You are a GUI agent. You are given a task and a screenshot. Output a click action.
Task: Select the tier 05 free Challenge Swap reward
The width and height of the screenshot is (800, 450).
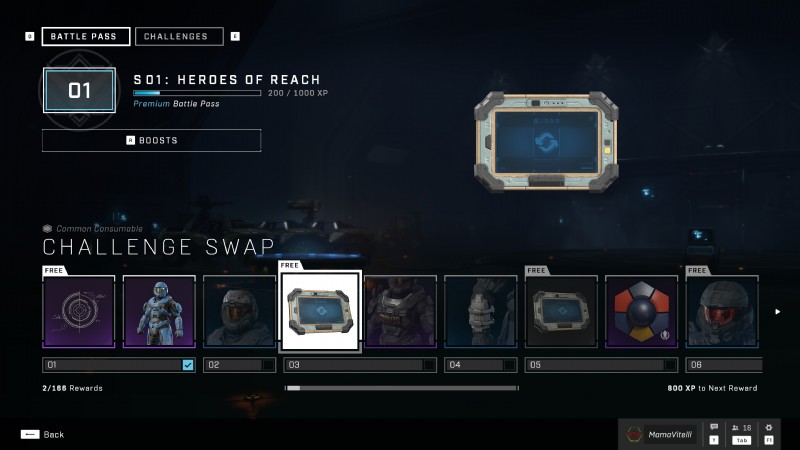click(x=561, y=311)
